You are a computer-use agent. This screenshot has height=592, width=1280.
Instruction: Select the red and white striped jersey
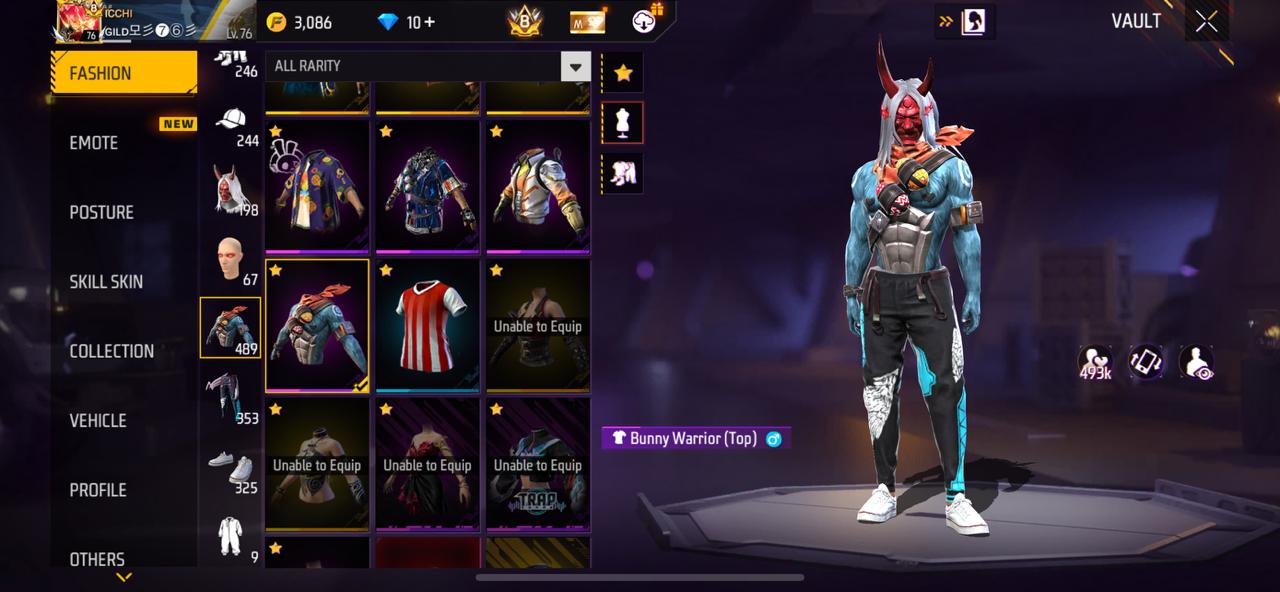point(427,325)
